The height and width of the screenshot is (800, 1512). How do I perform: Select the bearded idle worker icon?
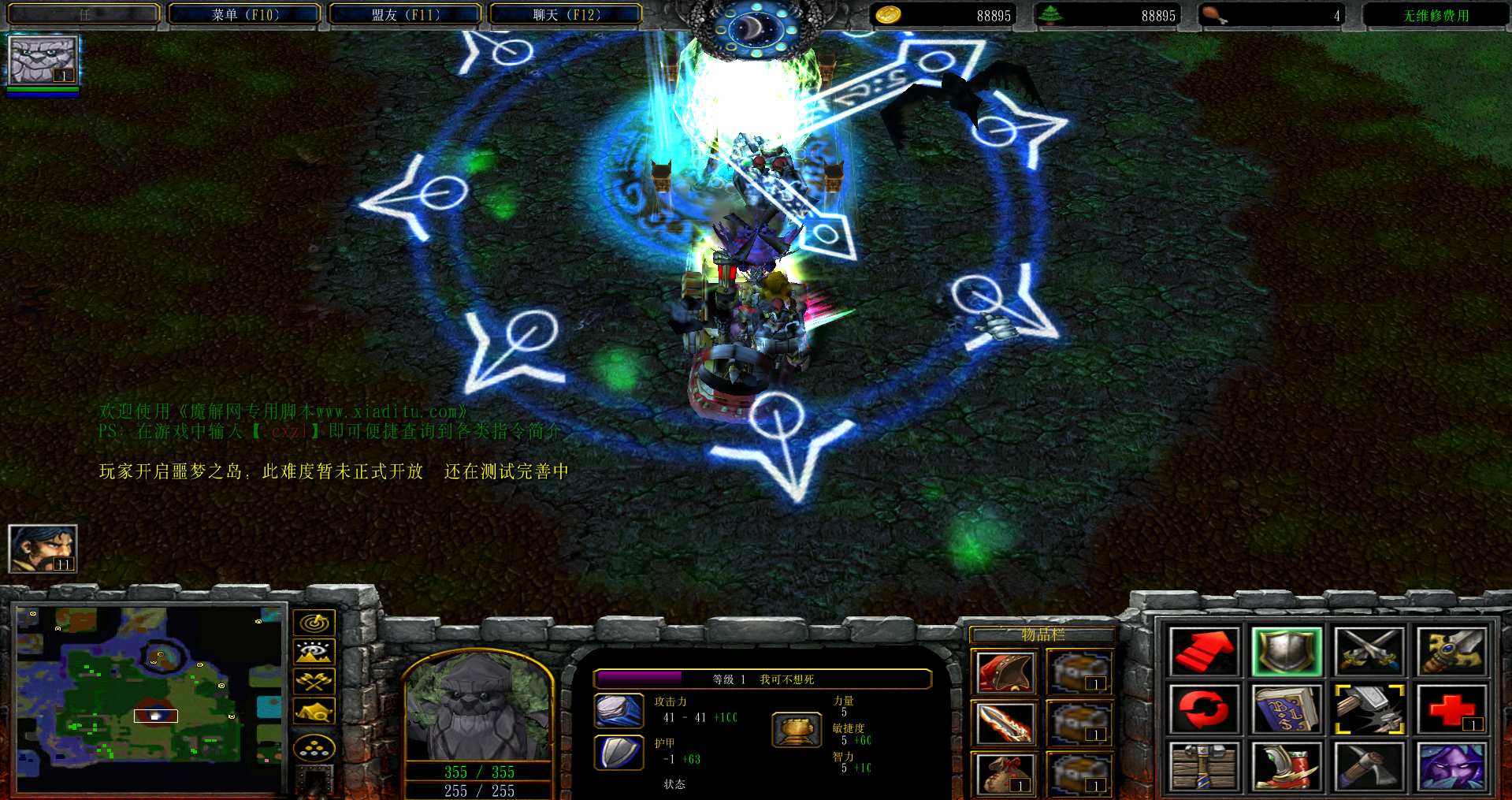coord(43,549)
